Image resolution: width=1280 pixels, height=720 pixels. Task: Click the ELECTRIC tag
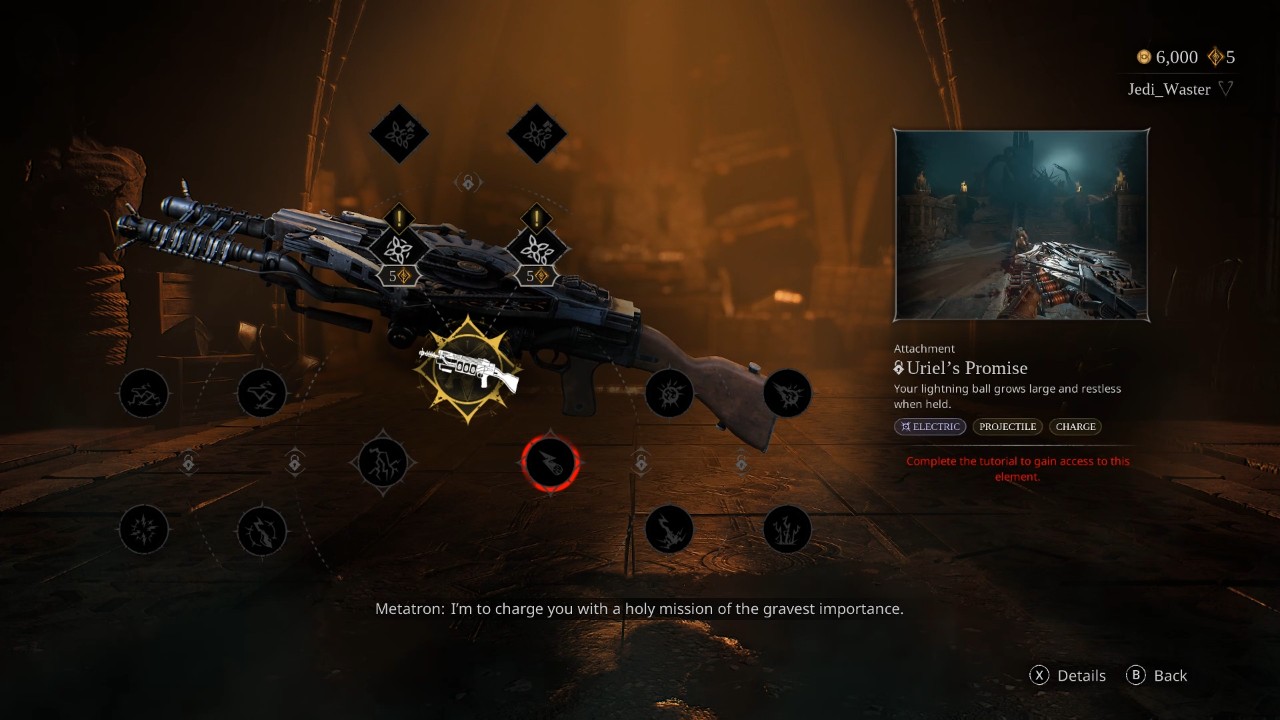(930, 427)
